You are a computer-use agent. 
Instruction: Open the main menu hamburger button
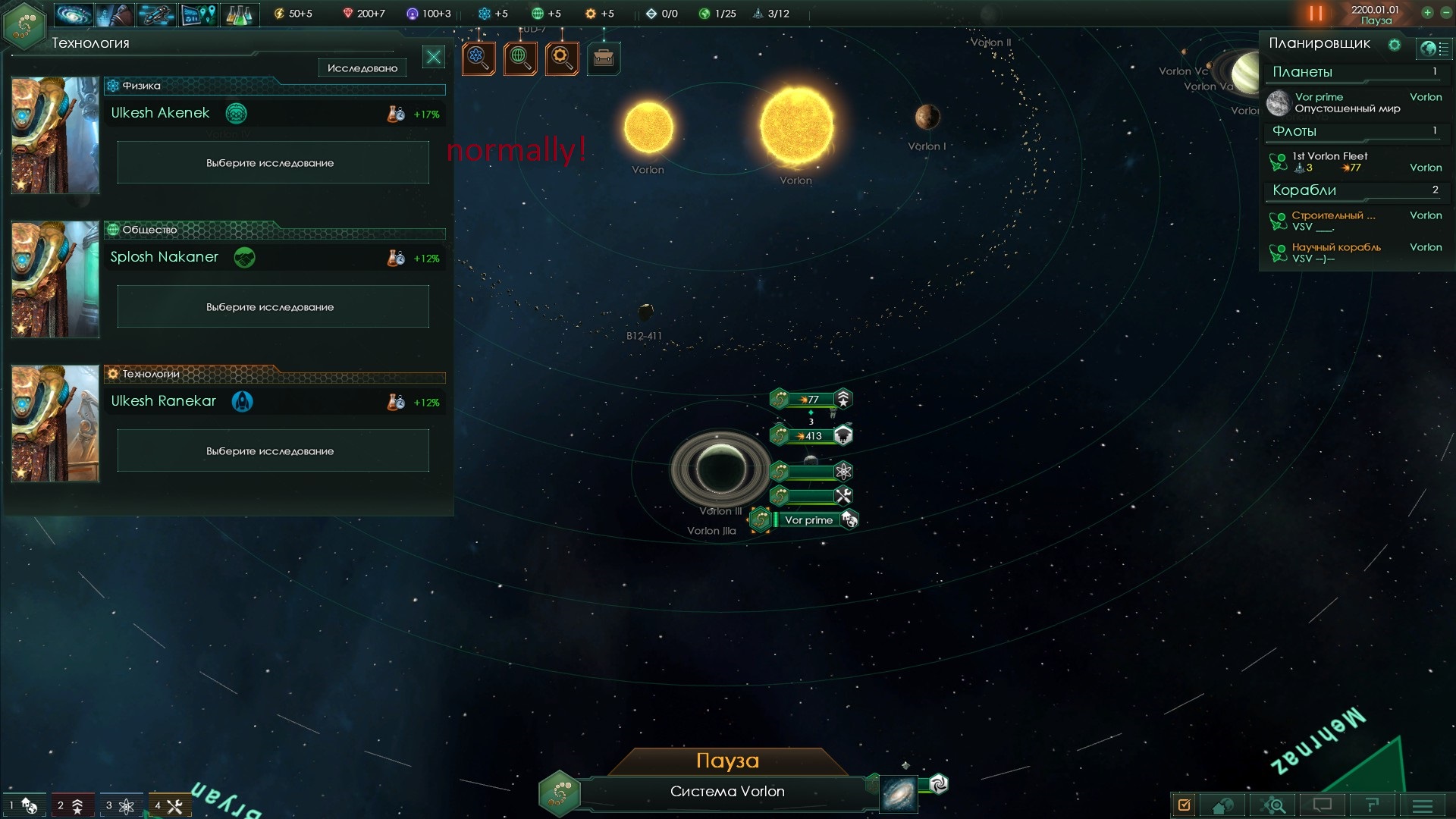pyautogui.click(x=1423, y=805)
